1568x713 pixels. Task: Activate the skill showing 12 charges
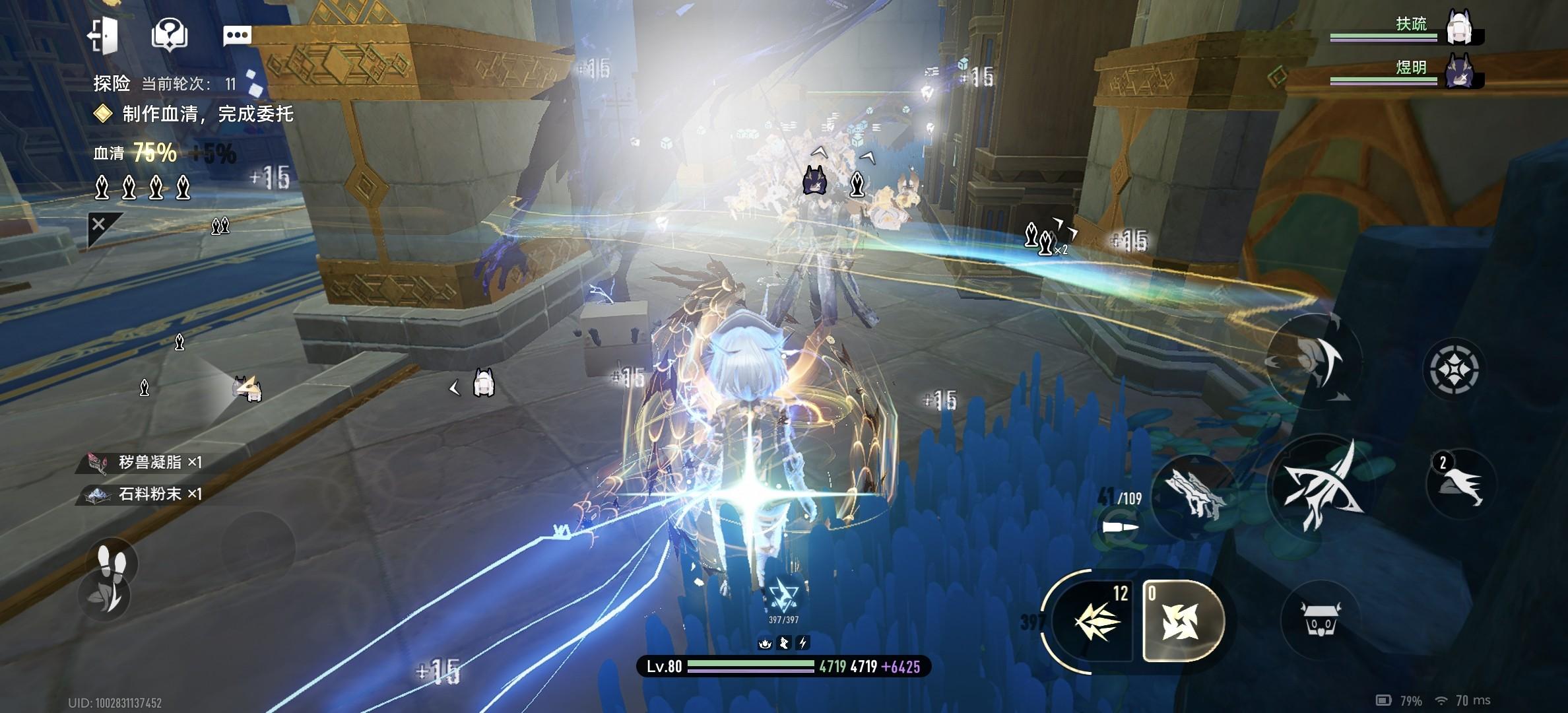(x=1095, y=621)
